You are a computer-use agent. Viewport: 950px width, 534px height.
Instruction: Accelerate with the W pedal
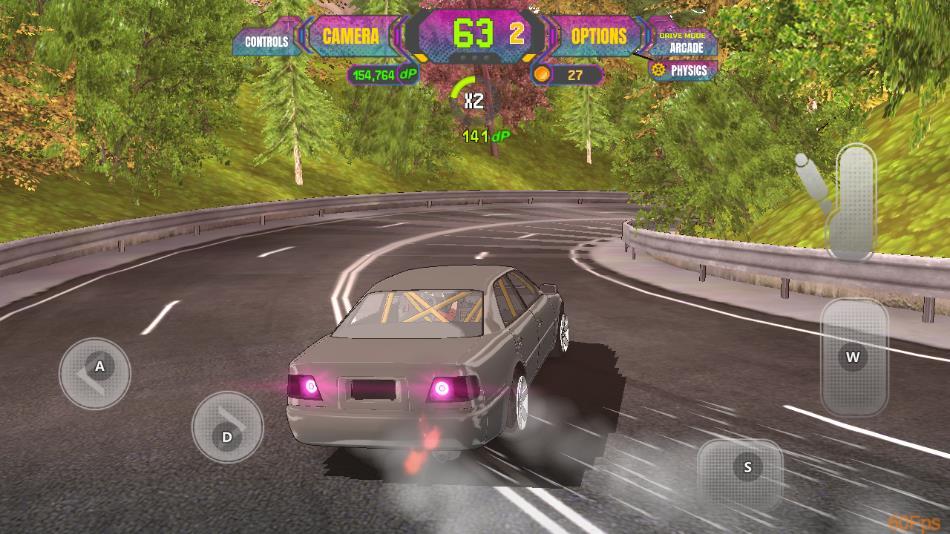pyautogui.click(x=853, y=357)
